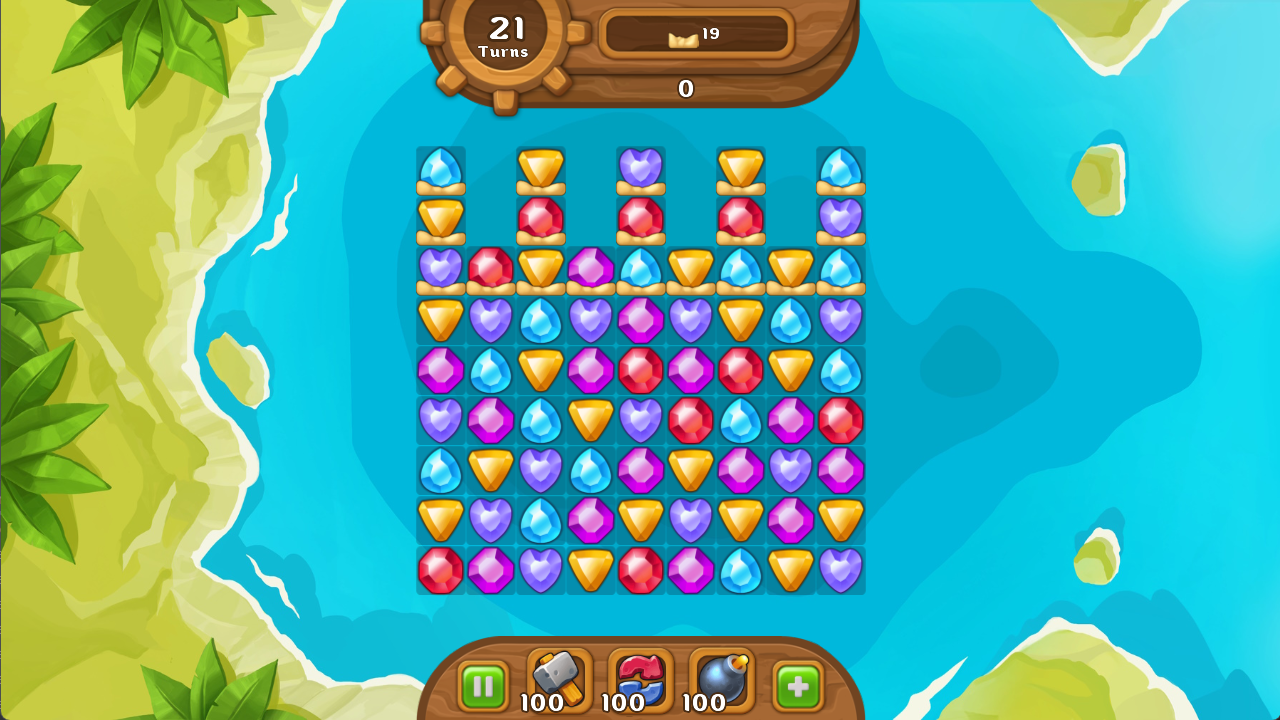Click the score display showing 0
This screenshot has width=1280, height=720.
[x=685, y=89]
